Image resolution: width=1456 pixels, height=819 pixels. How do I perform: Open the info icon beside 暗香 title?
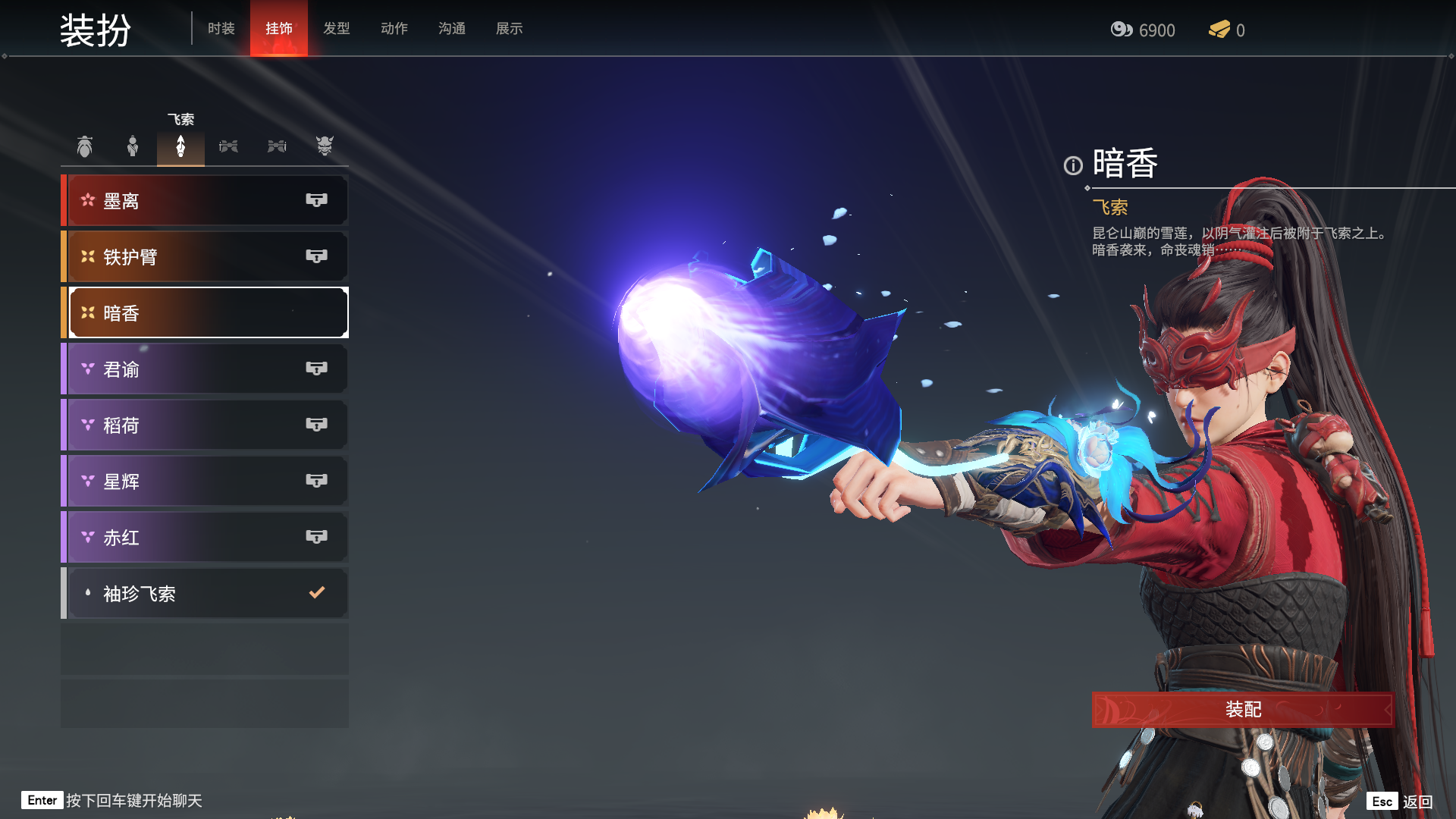click(1072, 165)
